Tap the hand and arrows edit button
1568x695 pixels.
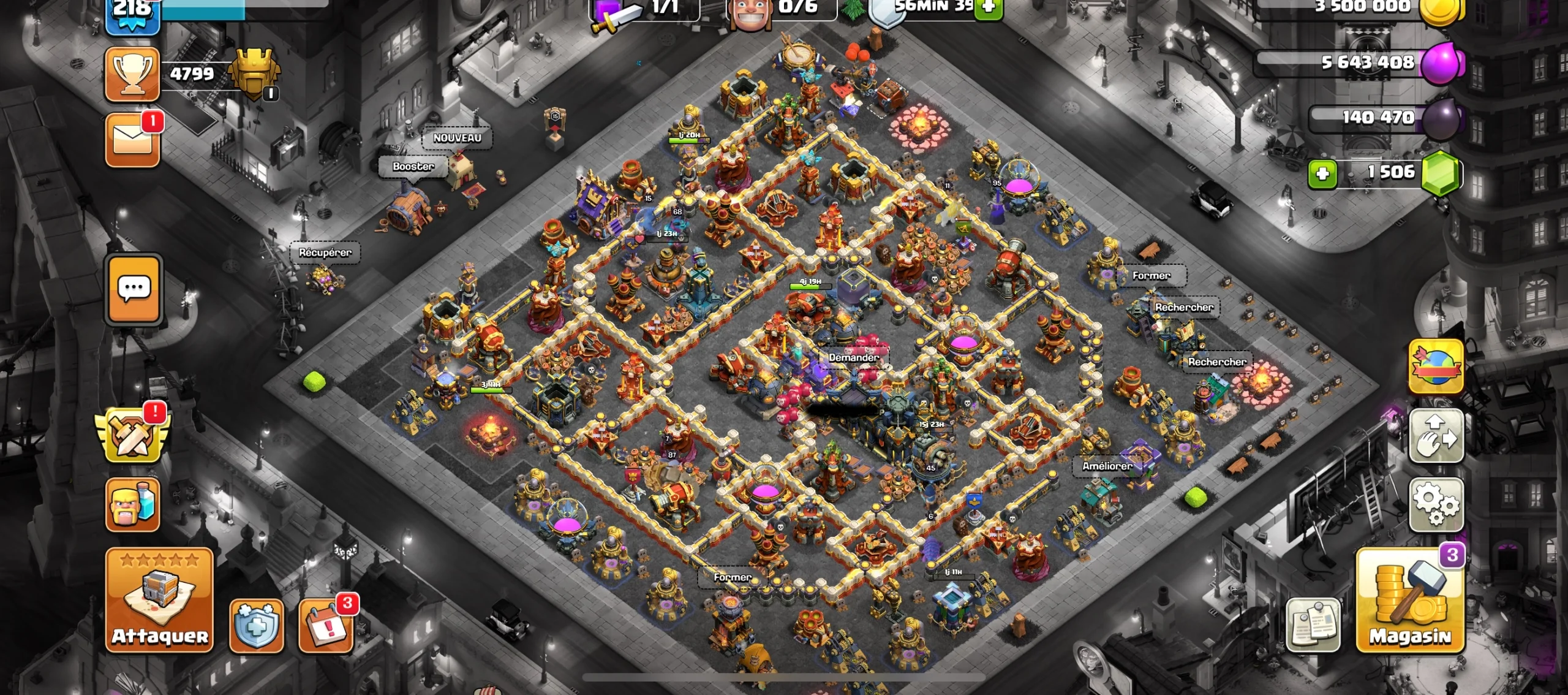(1436, 436)
